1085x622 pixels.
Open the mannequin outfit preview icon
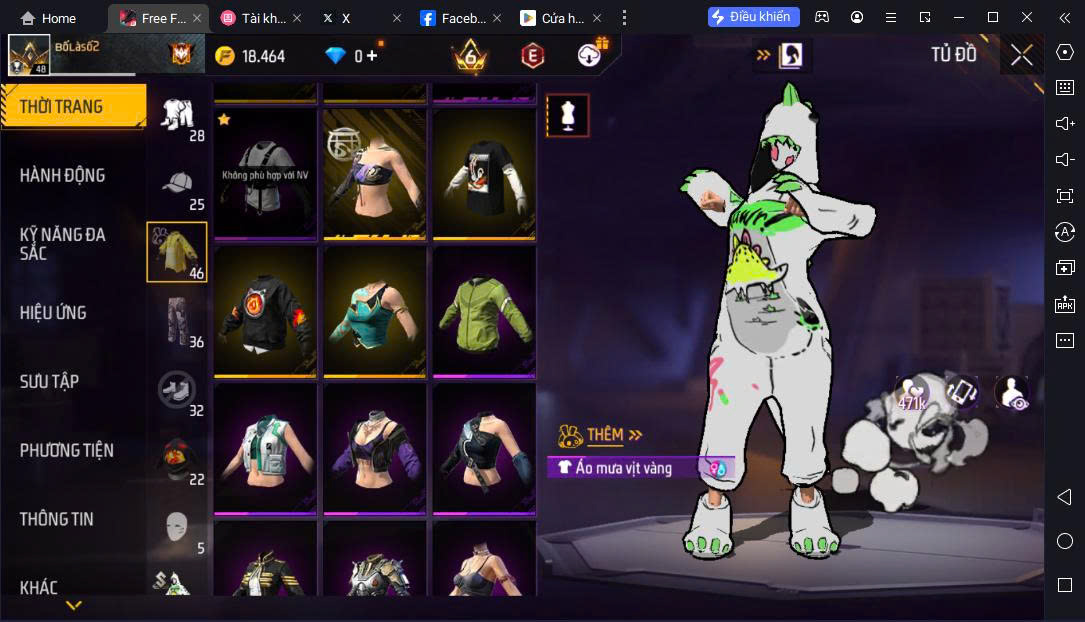[567, 116]
